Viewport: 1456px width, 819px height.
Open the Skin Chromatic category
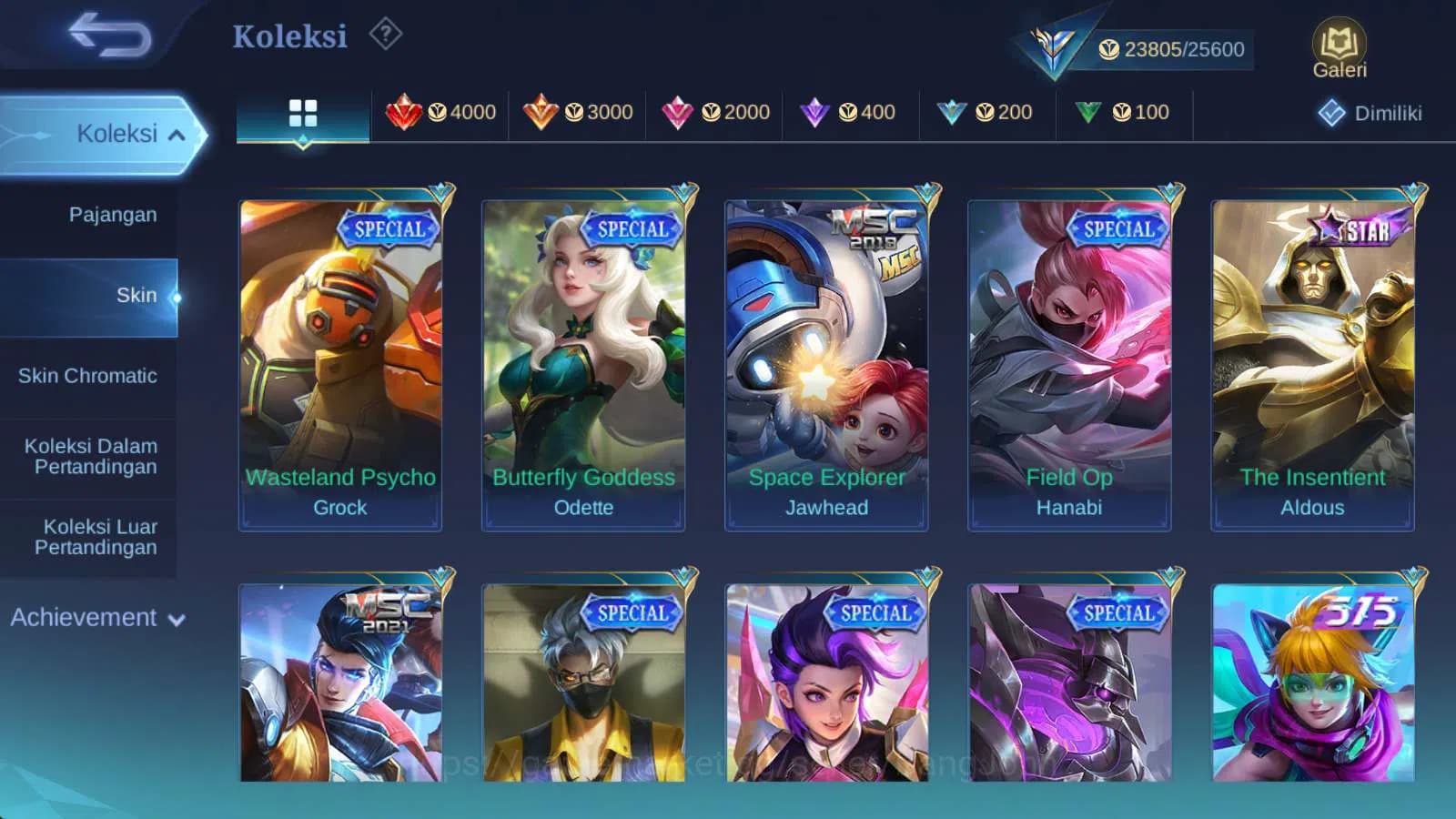89,376
